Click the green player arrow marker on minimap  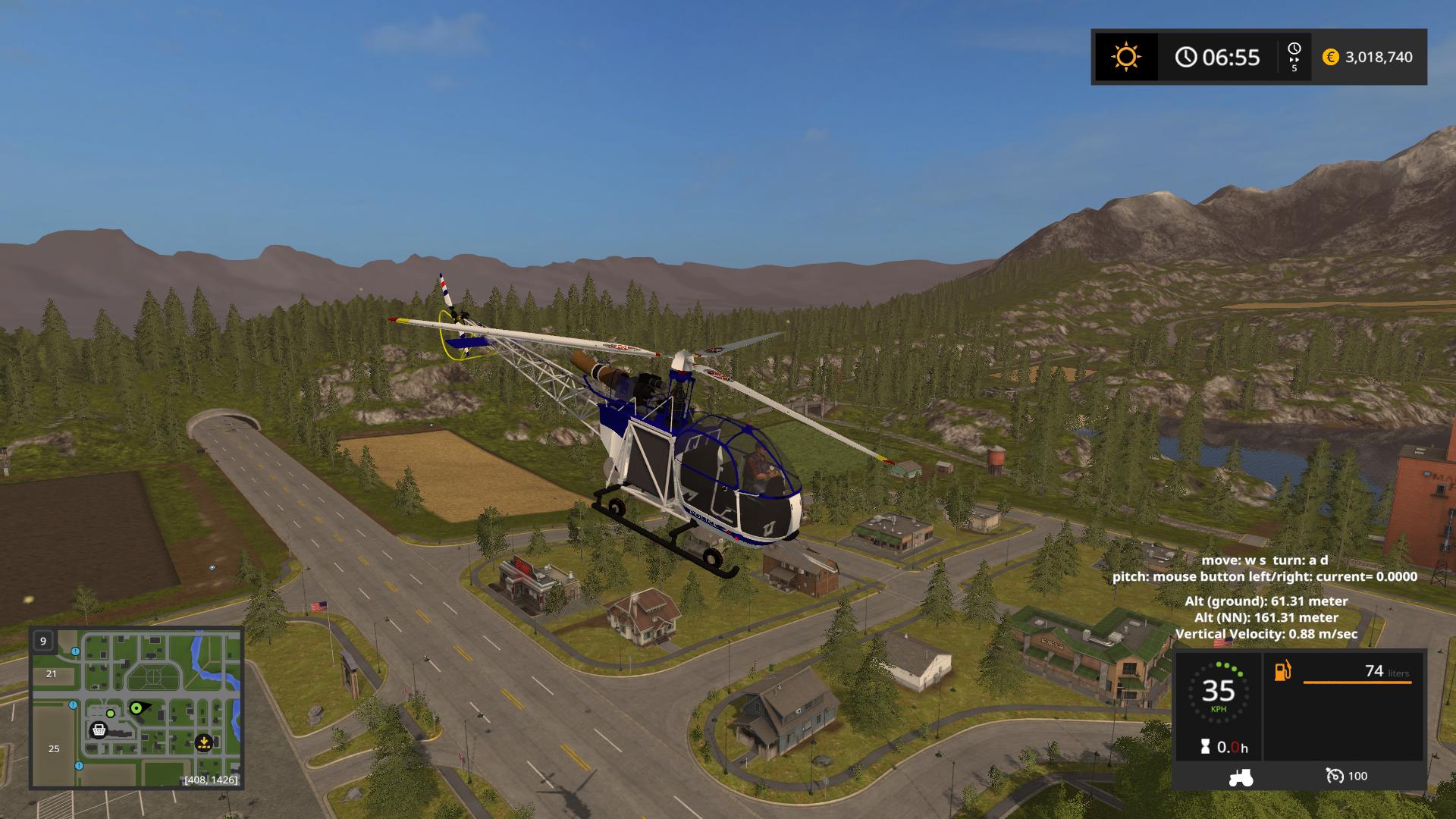point(137,708)
